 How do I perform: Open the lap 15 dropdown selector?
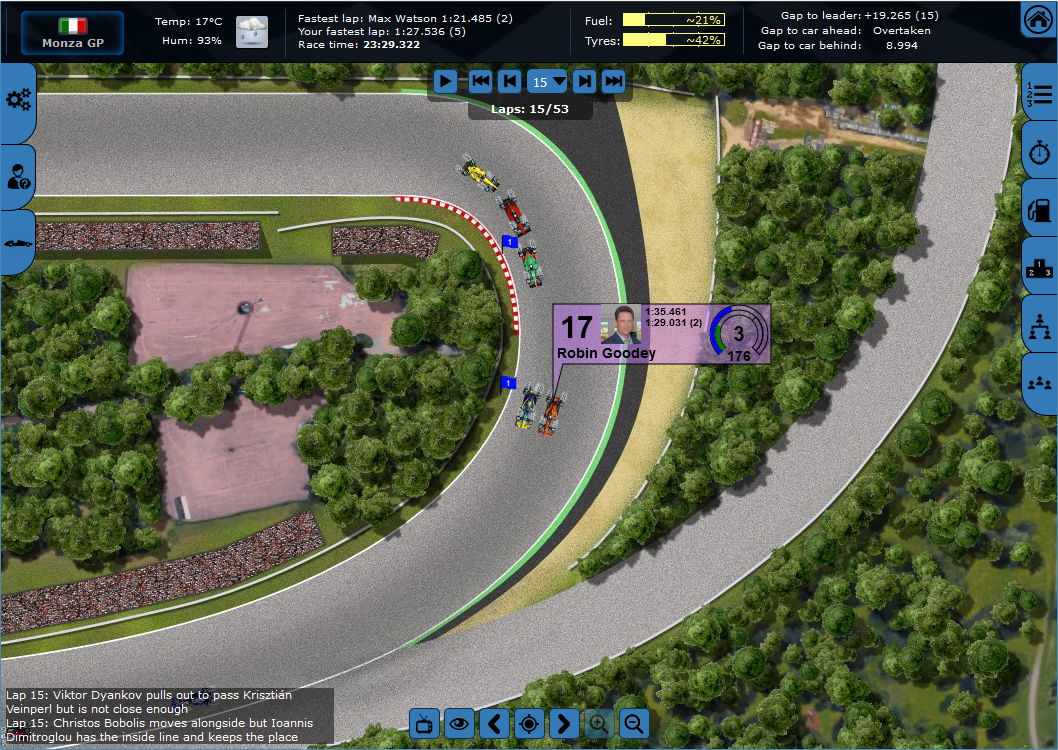pyautogui.click(x=547, y=82)
